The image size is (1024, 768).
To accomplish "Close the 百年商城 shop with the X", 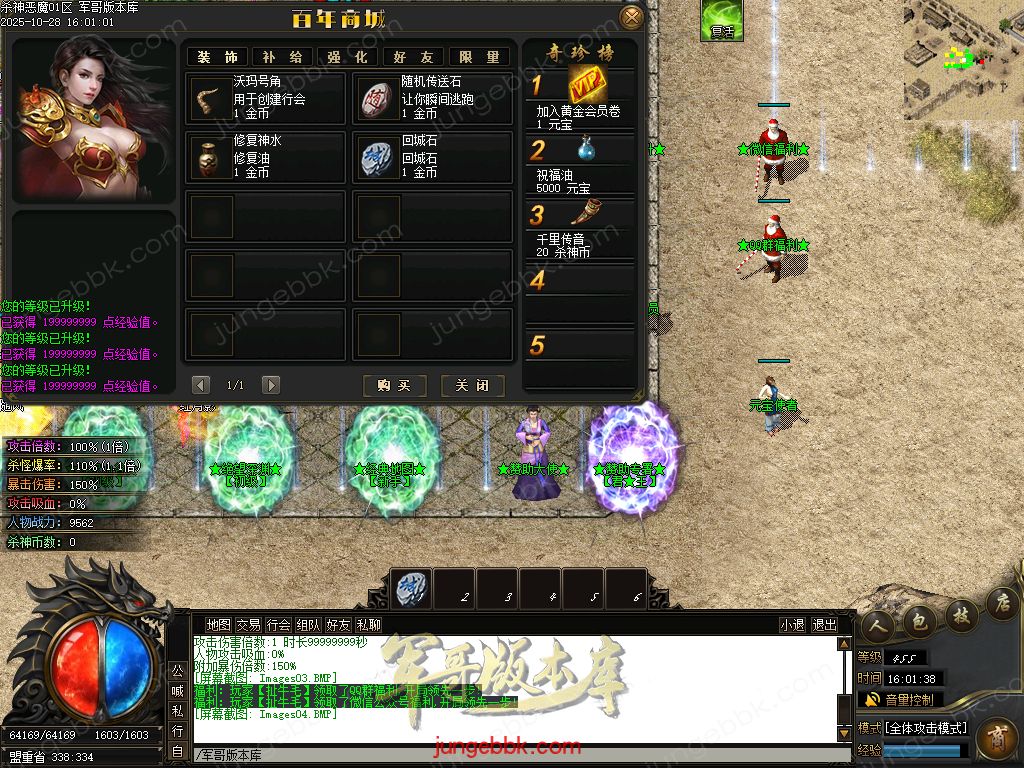I will (x=631, y=17).
